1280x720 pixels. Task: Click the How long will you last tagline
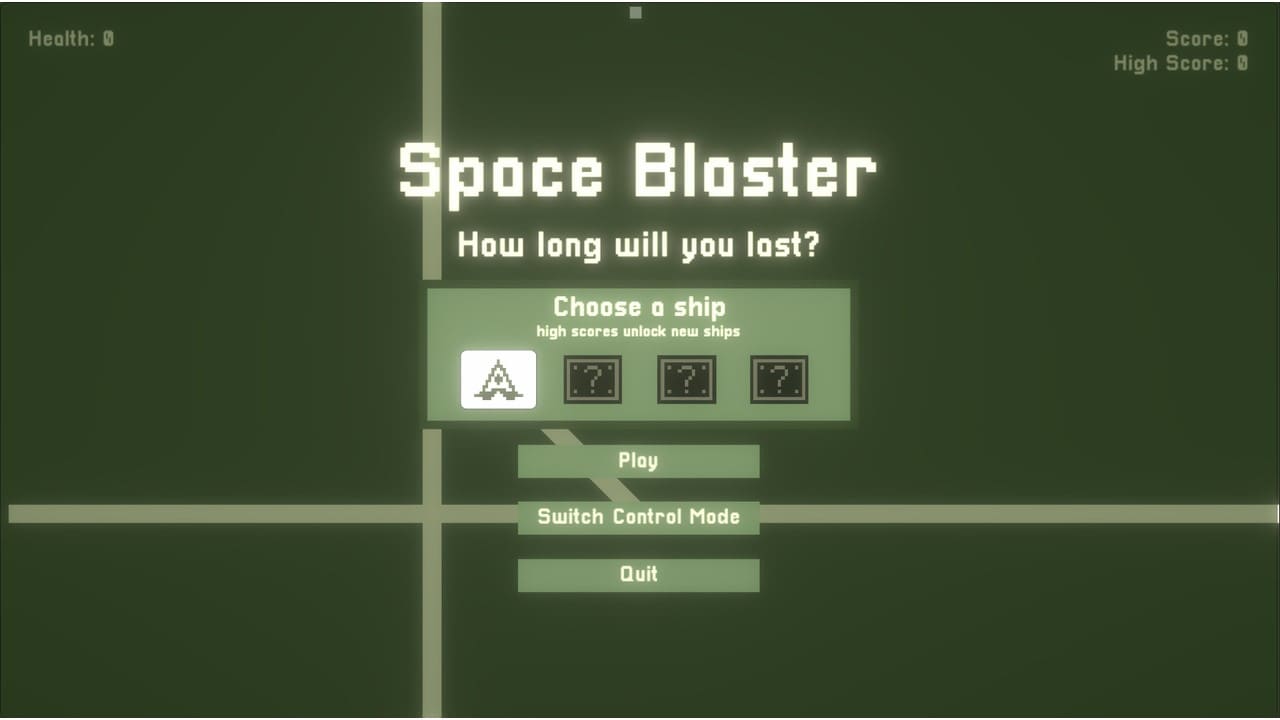pyautogui.click(x=640, y=244)
